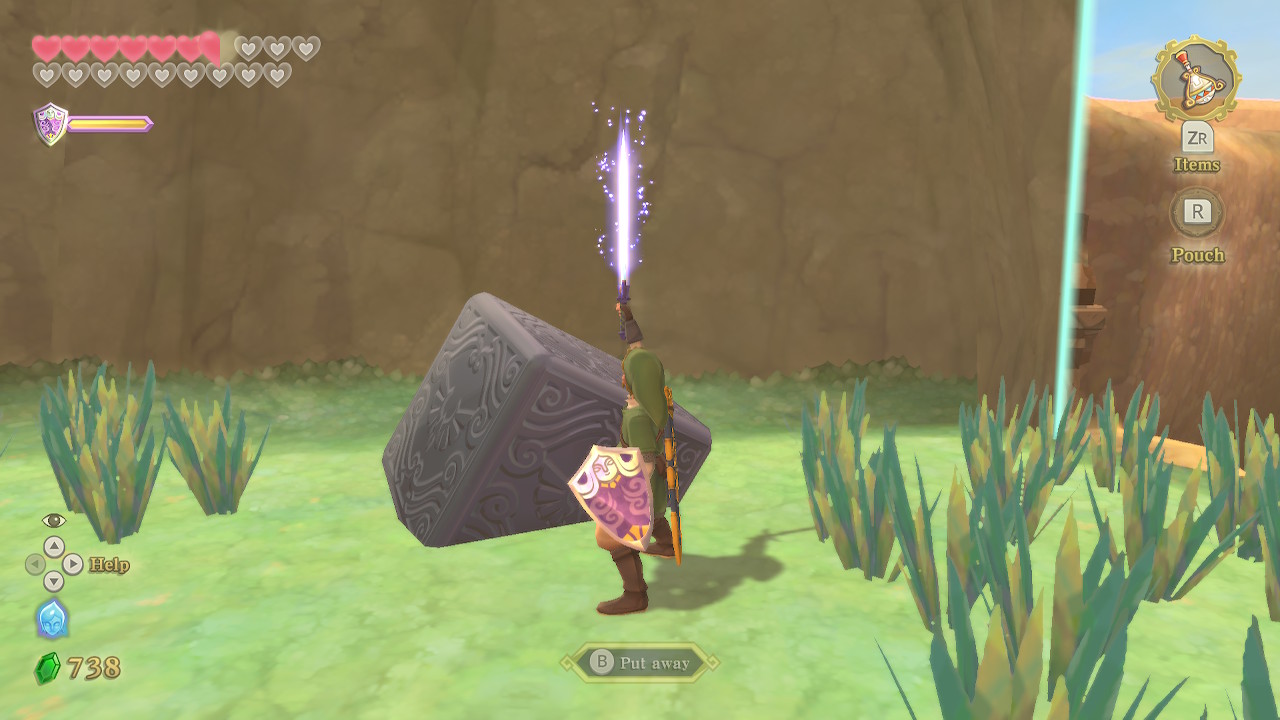Image resolution: width=1280 pixels, height=720 pixels.
Task: Click the eye look-around icon
Action: pos(54,520)
